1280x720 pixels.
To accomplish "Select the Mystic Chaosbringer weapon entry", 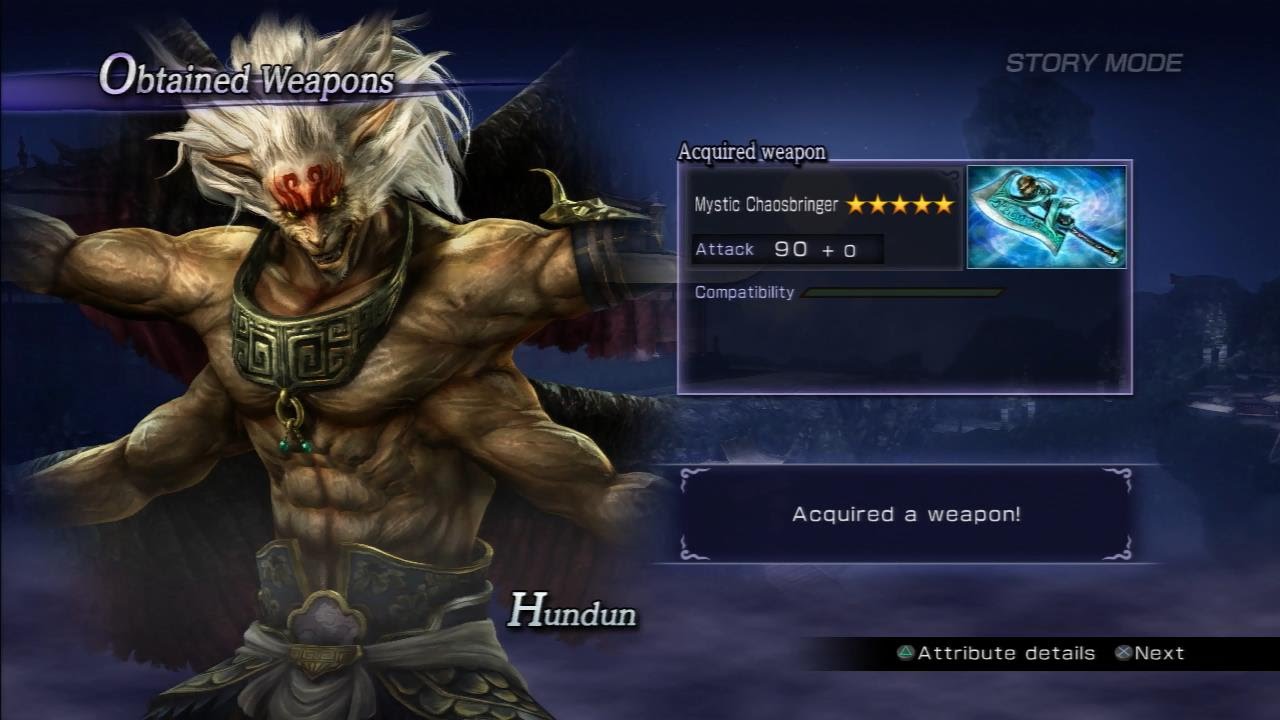I will click(767, 205).
